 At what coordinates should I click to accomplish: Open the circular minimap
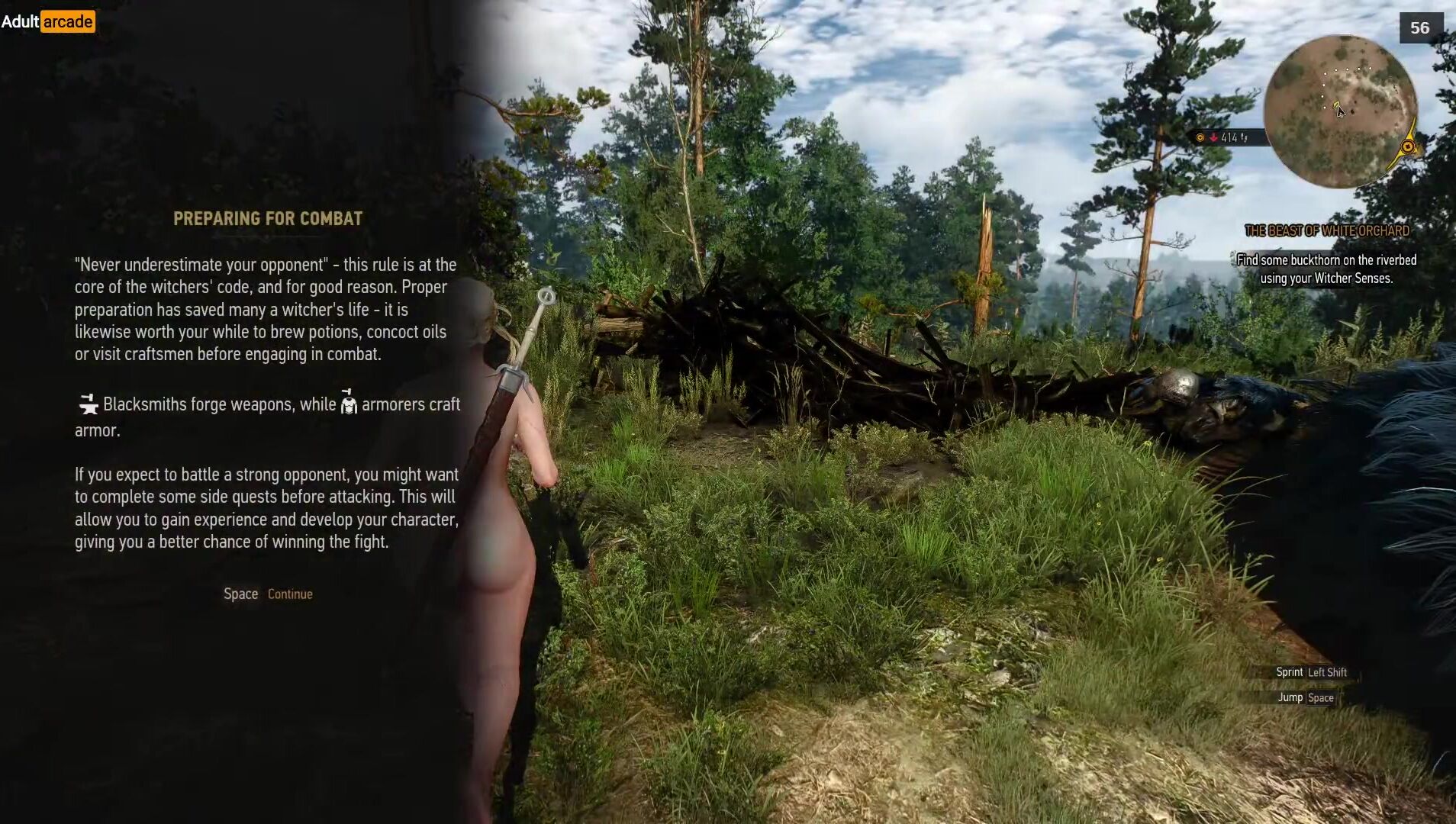pos(1340,111)
